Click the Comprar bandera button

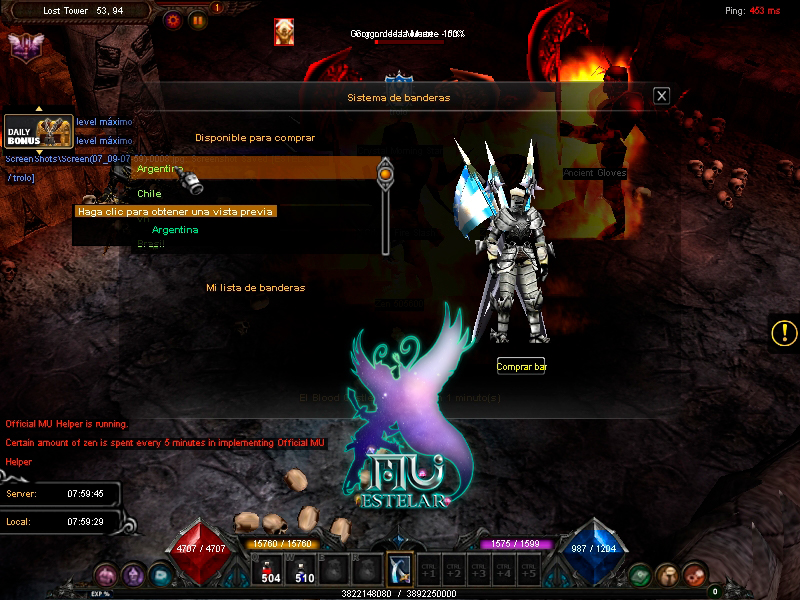pyautogui.click(x=521, y=367)
